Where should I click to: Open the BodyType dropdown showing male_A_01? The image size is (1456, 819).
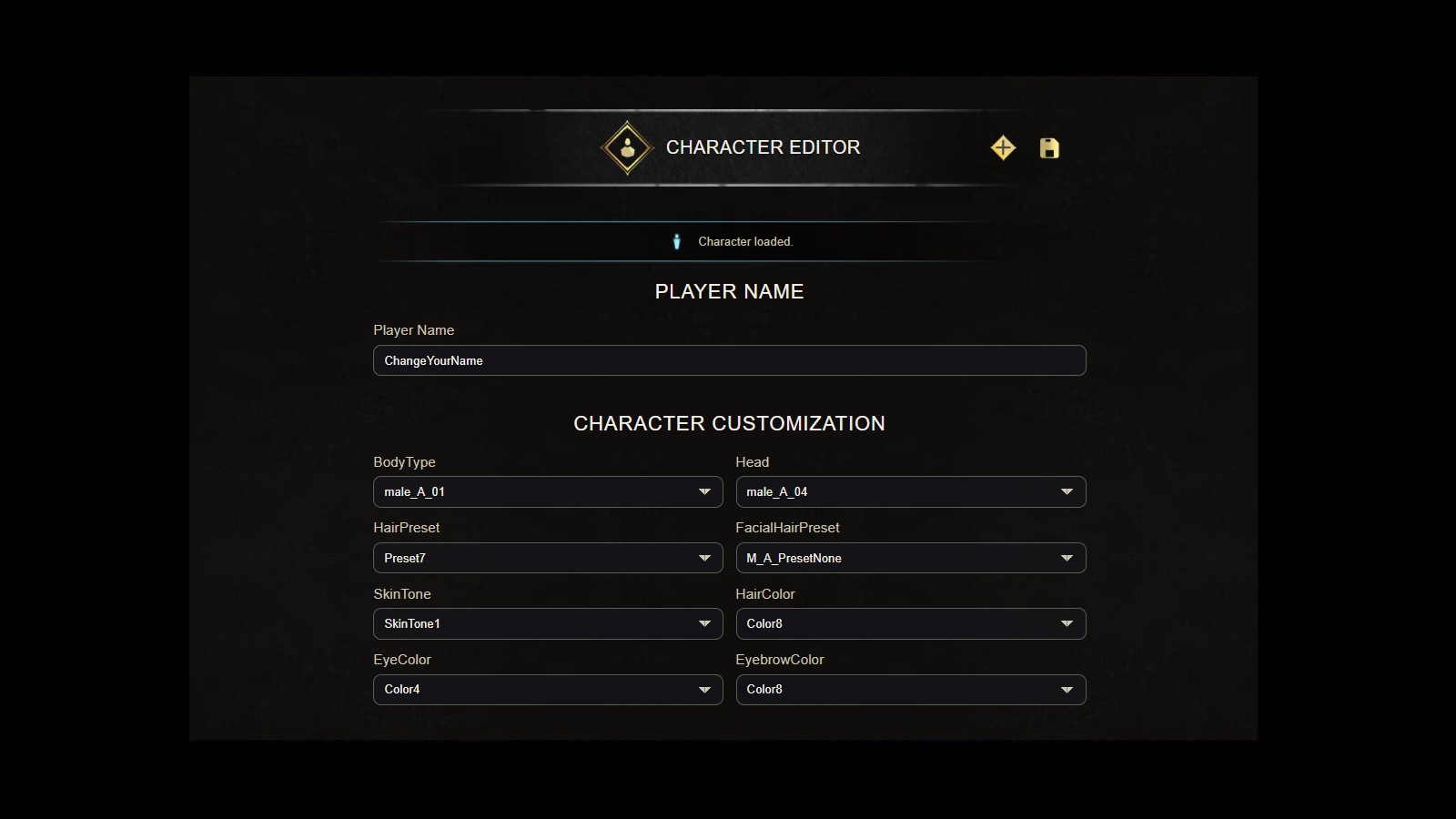[547, 491]
